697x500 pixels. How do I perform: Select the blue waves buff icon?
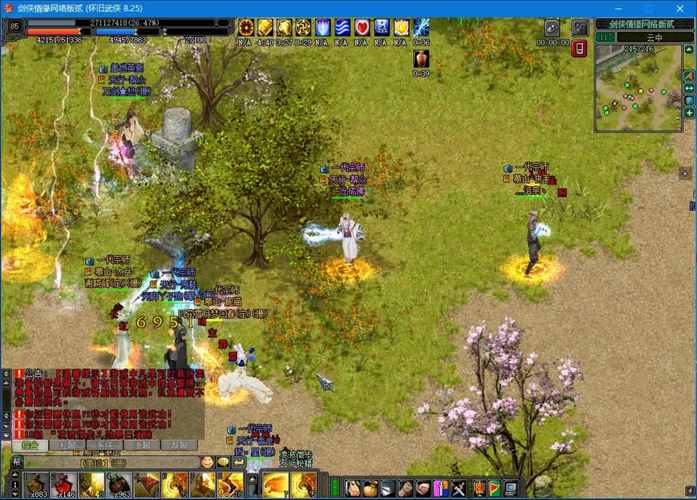point(342,28)
